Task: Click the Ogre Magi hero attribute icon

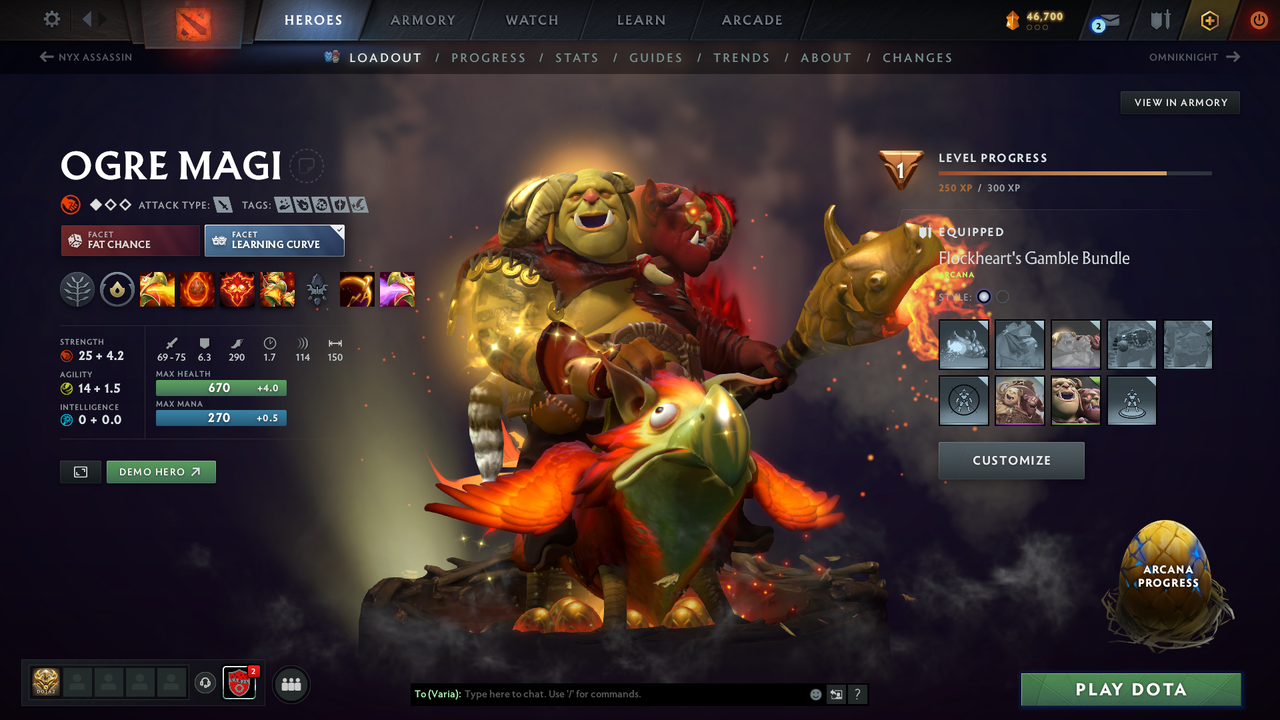Action: pos(70,204)
